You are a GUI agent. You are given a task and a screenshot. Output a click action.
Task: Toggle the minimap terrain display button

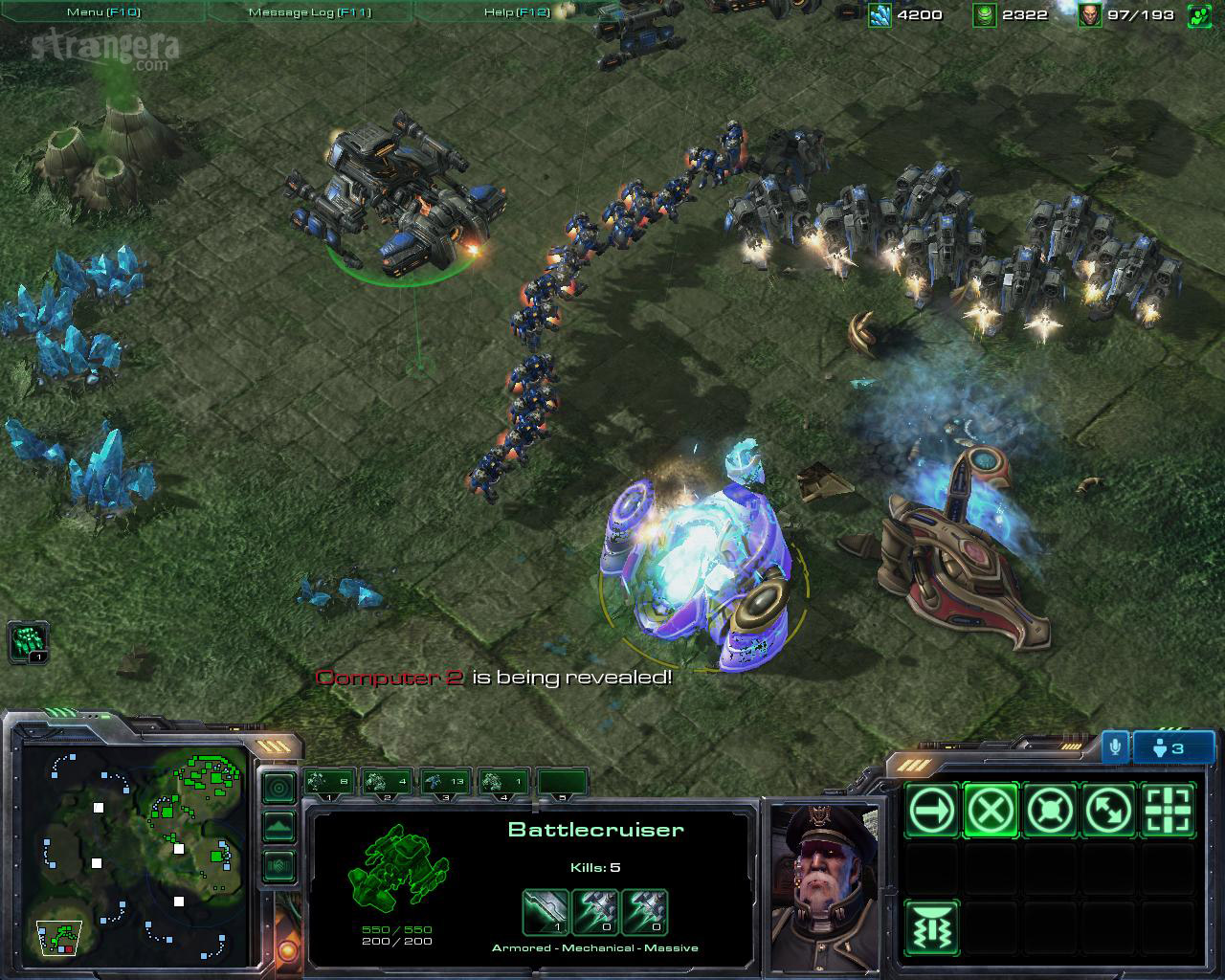pyautogui.click(x=278, y=826)
